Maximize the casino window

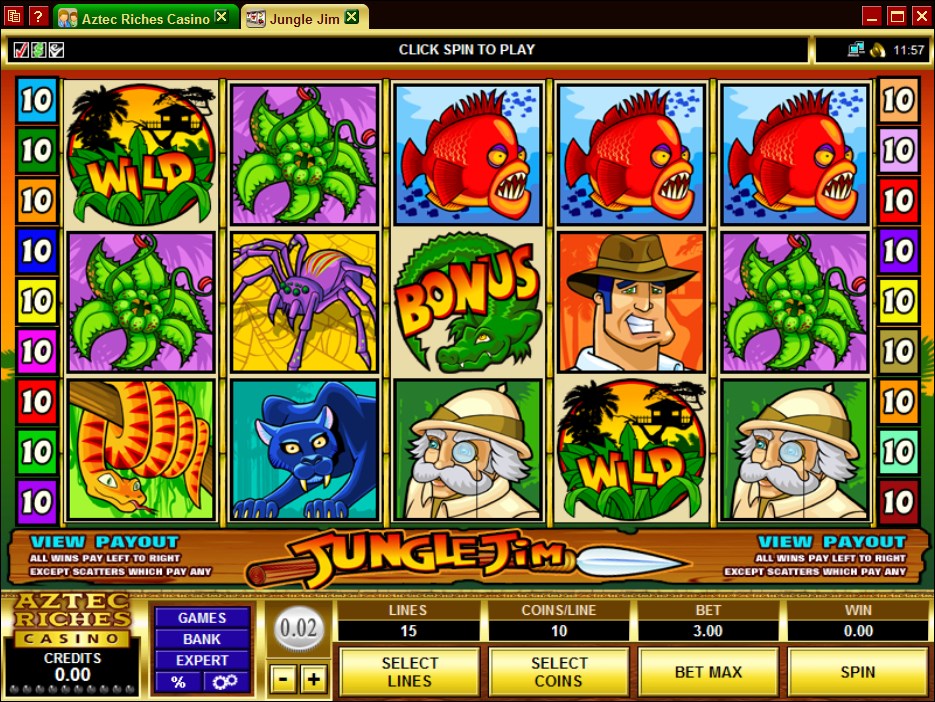click(896, 15)
